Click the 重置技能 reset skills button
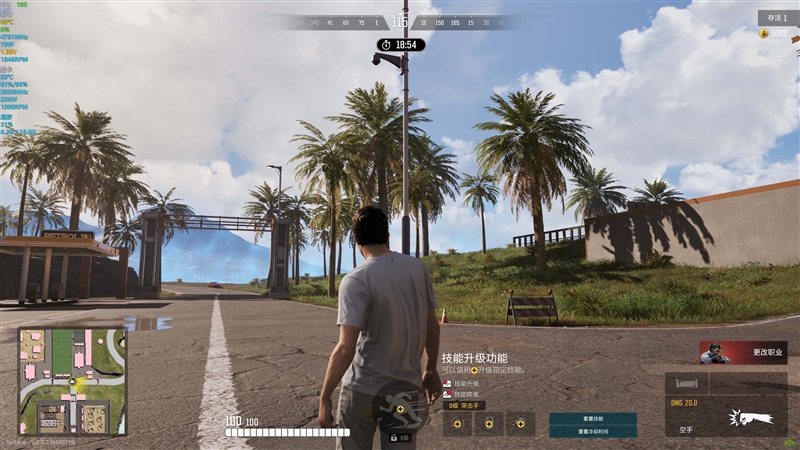Screen dimensions: 800x450 click(x=592, y=418)
